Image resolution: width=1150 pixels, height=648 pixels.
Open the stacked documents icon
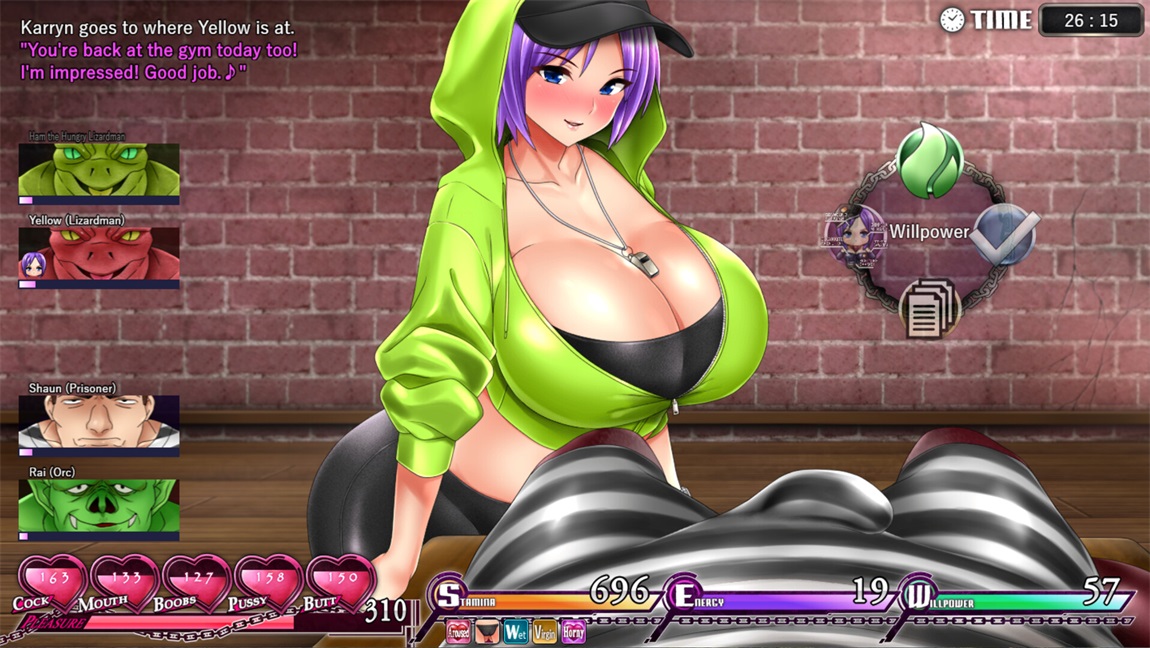tap(930, 307)
